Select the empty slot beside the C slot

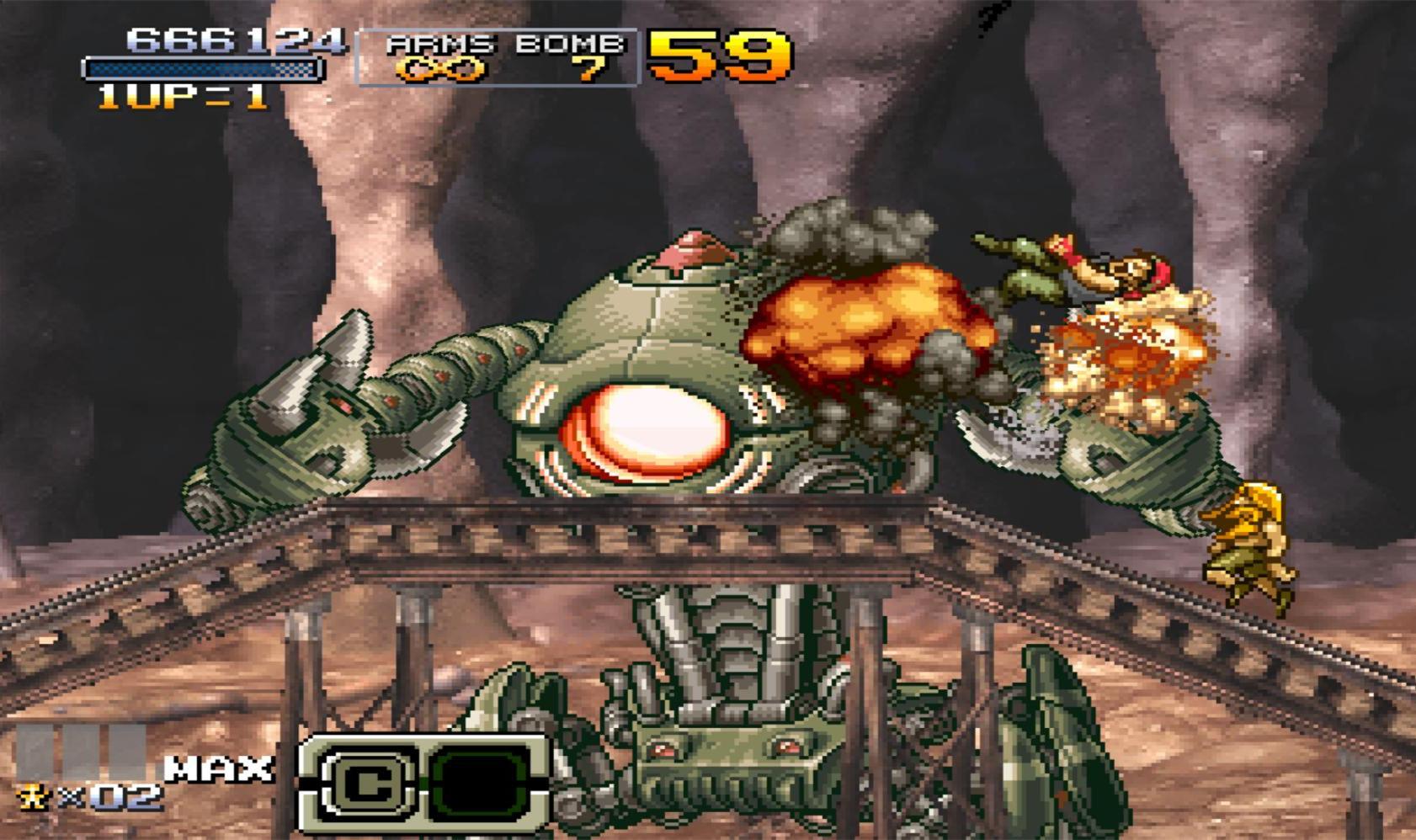click(481, 784)
